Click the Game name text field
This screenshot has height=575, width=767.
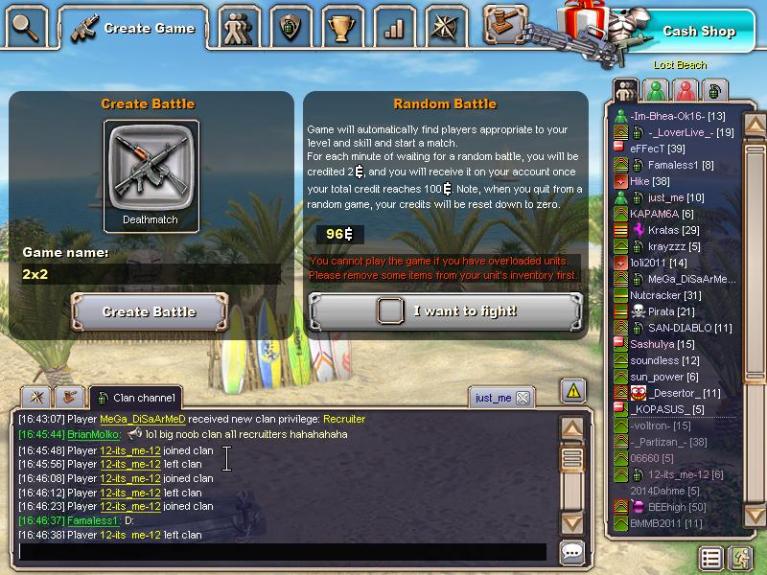click(150, 274)
